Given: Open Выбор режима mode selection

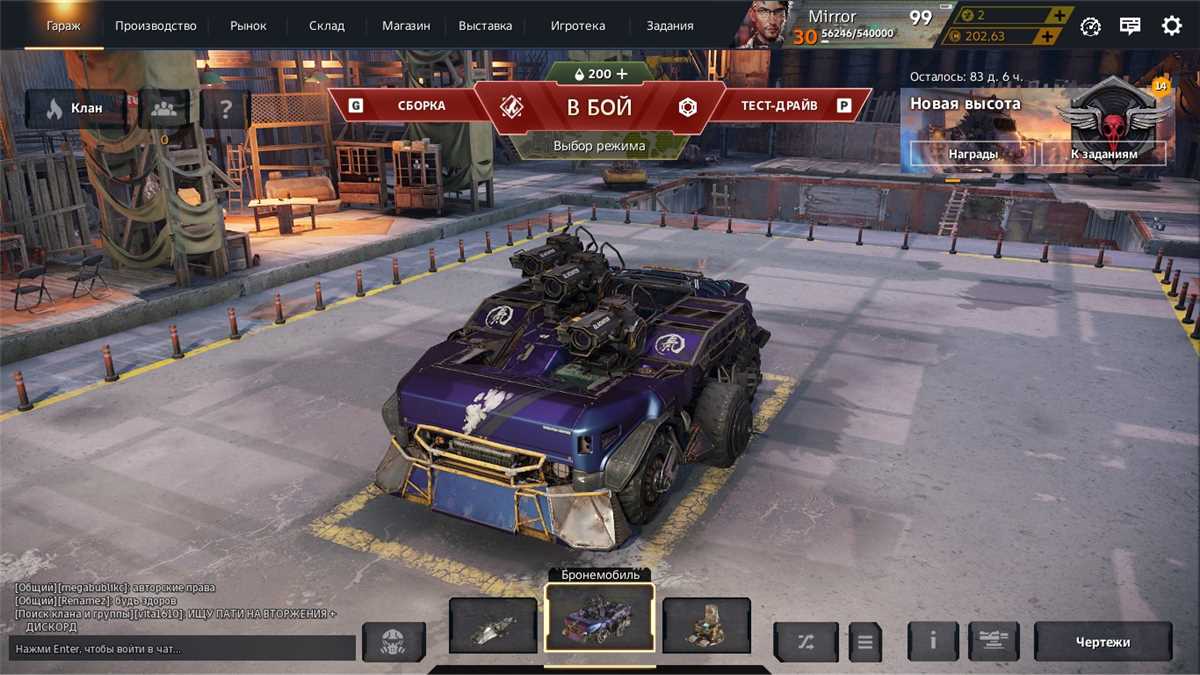Looking at the screenshot, I should (599, 146).
